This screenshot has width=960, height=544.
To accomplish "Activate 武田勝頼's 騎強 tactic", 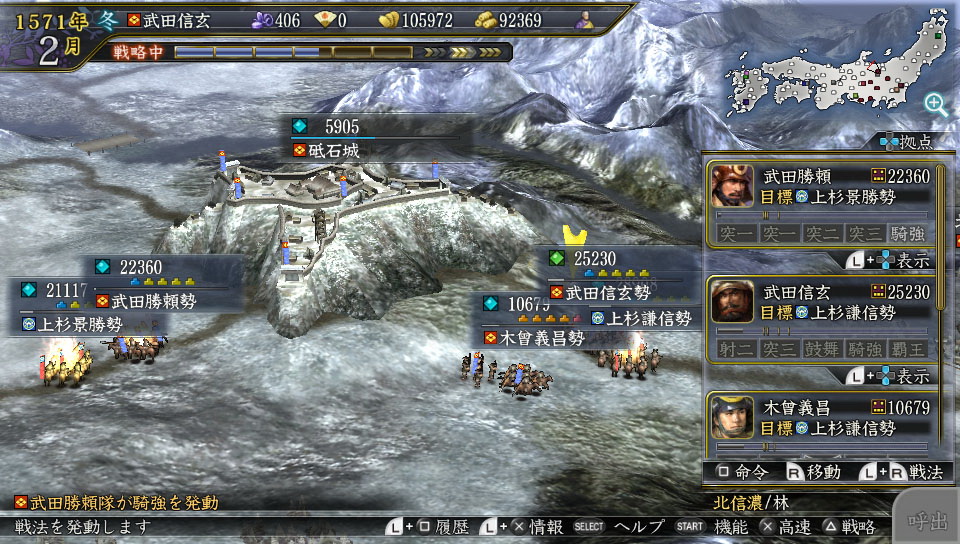I will pos(907,233).
